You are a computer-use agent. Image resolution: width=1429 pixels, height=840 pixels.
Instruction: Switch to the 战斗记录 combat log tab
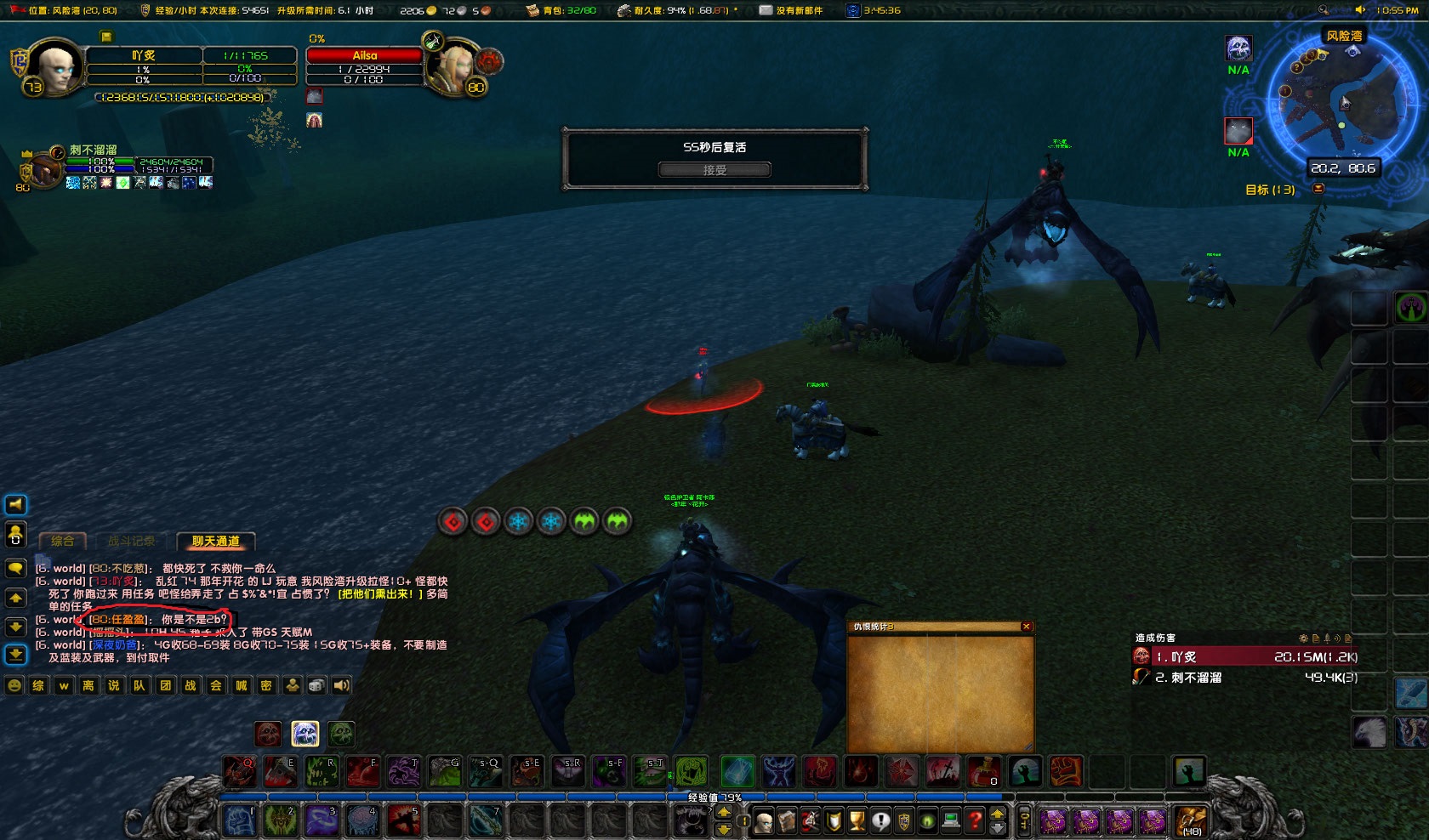click(x=131, y=542)
